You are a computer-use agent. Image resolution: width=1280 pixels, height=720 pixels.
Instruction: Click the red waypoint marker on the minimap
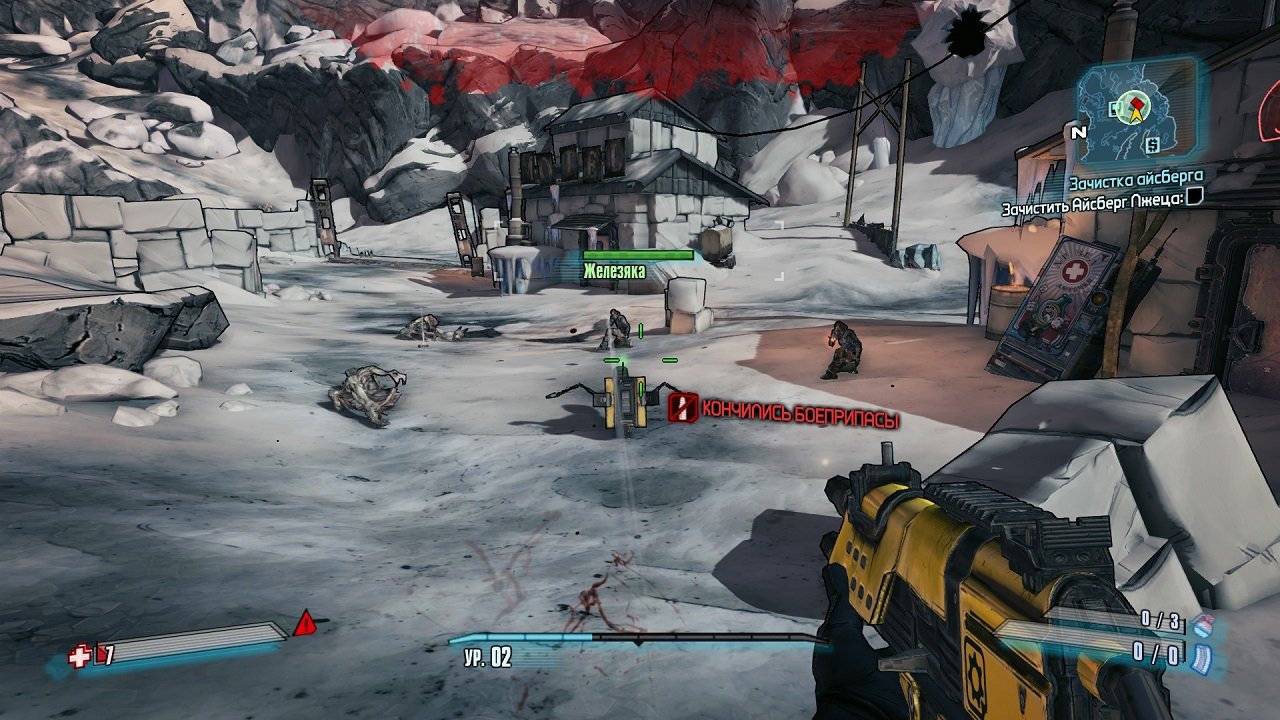1136,104
